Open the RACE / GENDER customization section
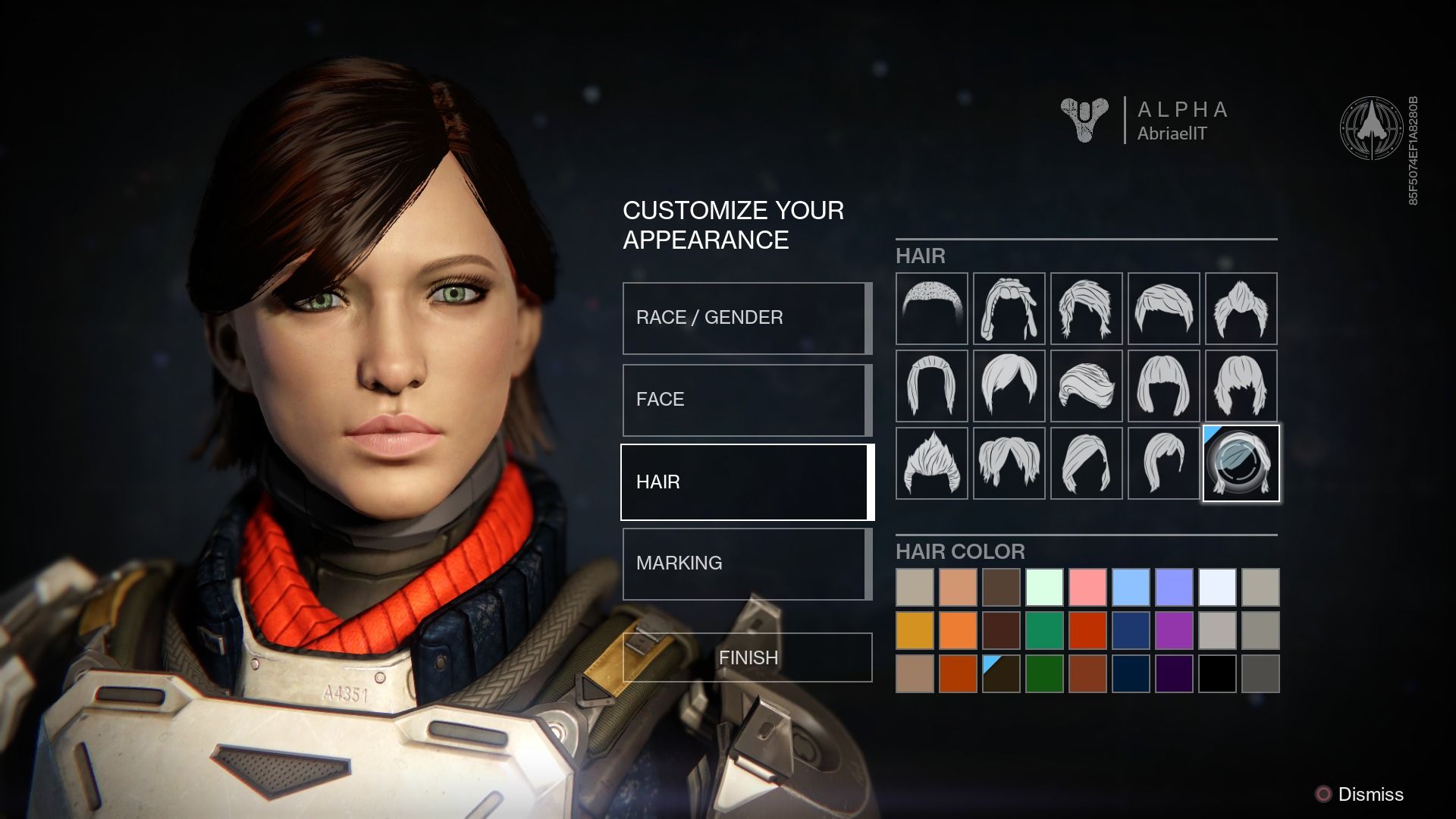 (745, 318)
